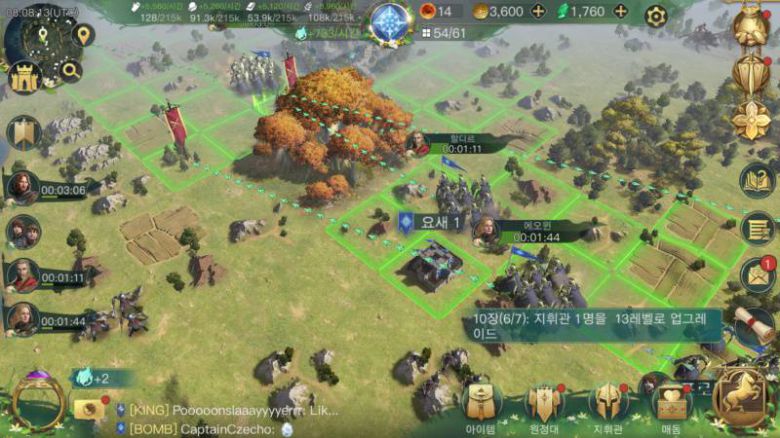Open the 지휘관 (Commander) helmet menu
The width and height of the screenshot is (780, 438).
(x=608, y=402)
